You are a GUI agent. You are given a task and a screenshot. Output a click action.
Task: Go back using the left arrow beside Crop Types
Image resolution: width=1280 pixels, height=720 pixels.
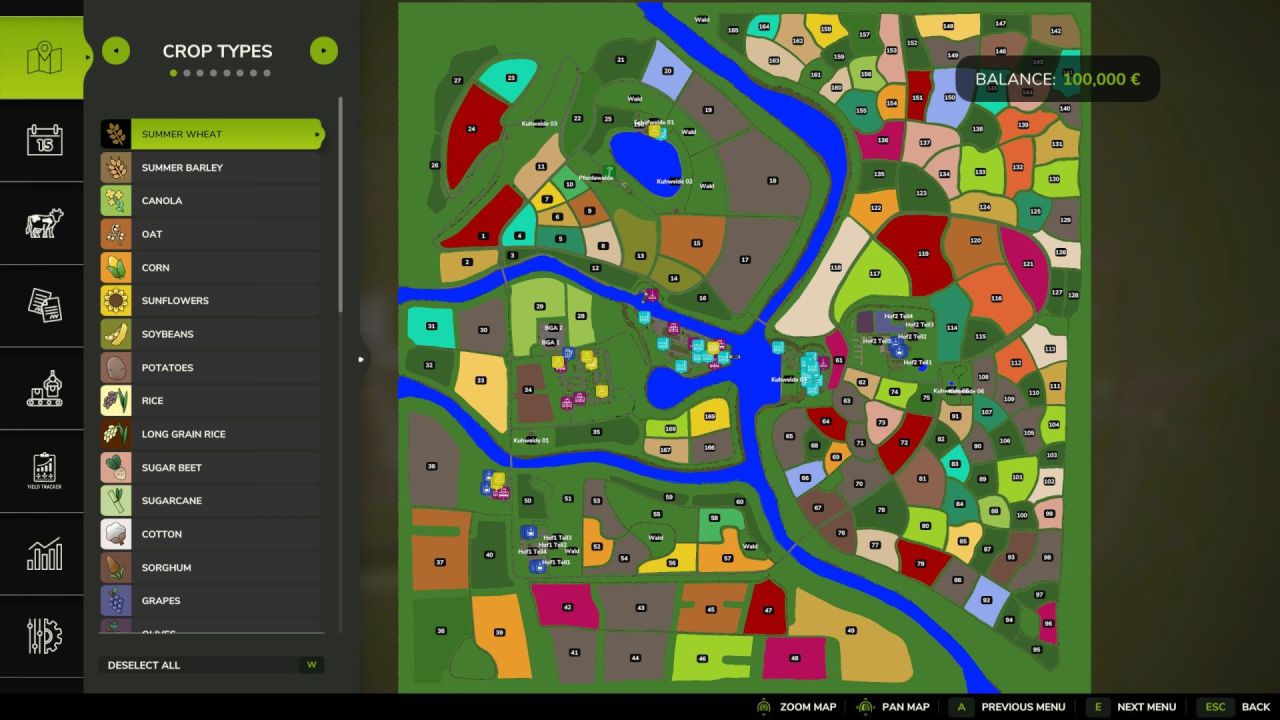click(x=115, y=50)
